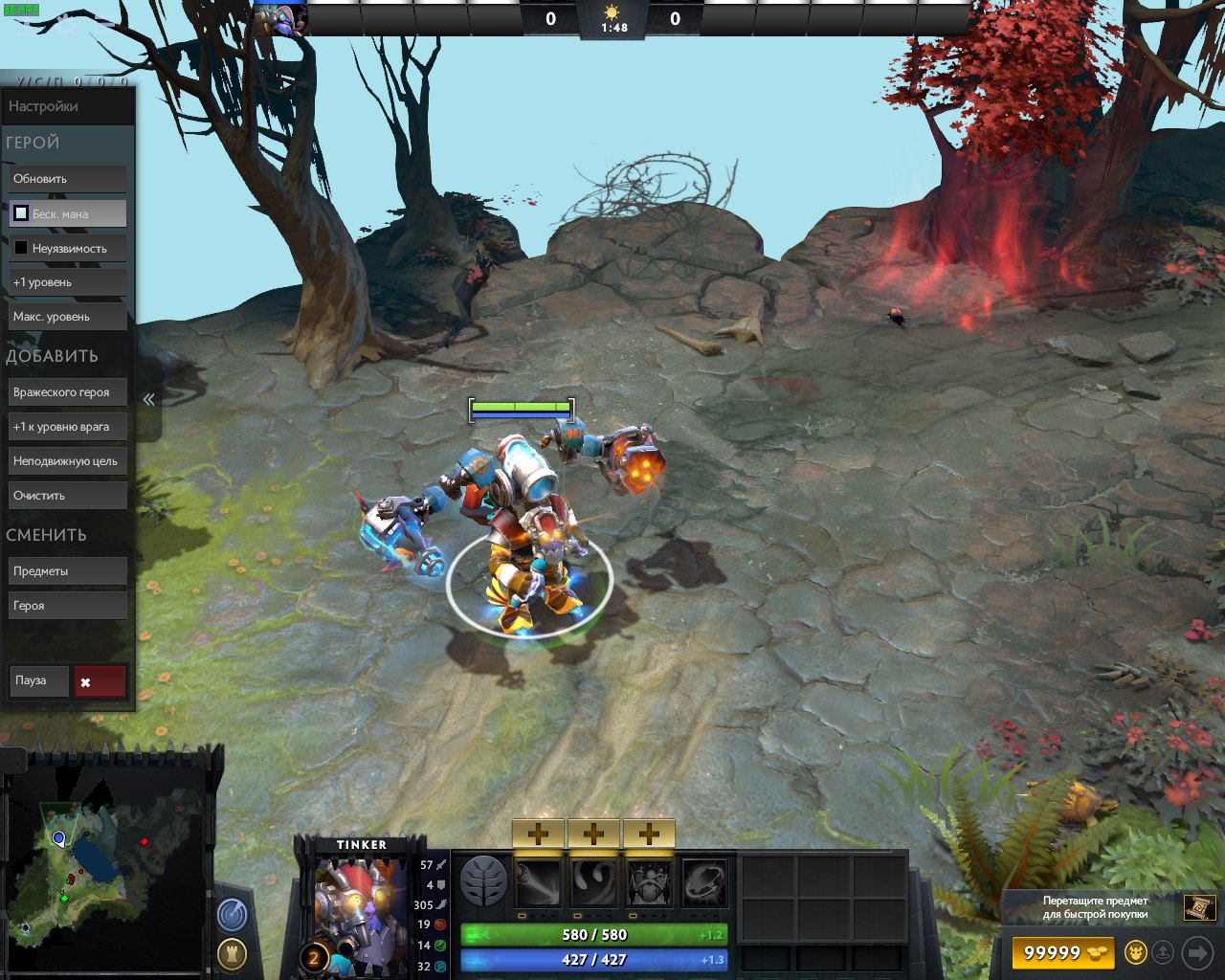Select the Rearm ultimate ability icon
The height and width of the screenshot is (980, 1225).
[x=704, y=882]
